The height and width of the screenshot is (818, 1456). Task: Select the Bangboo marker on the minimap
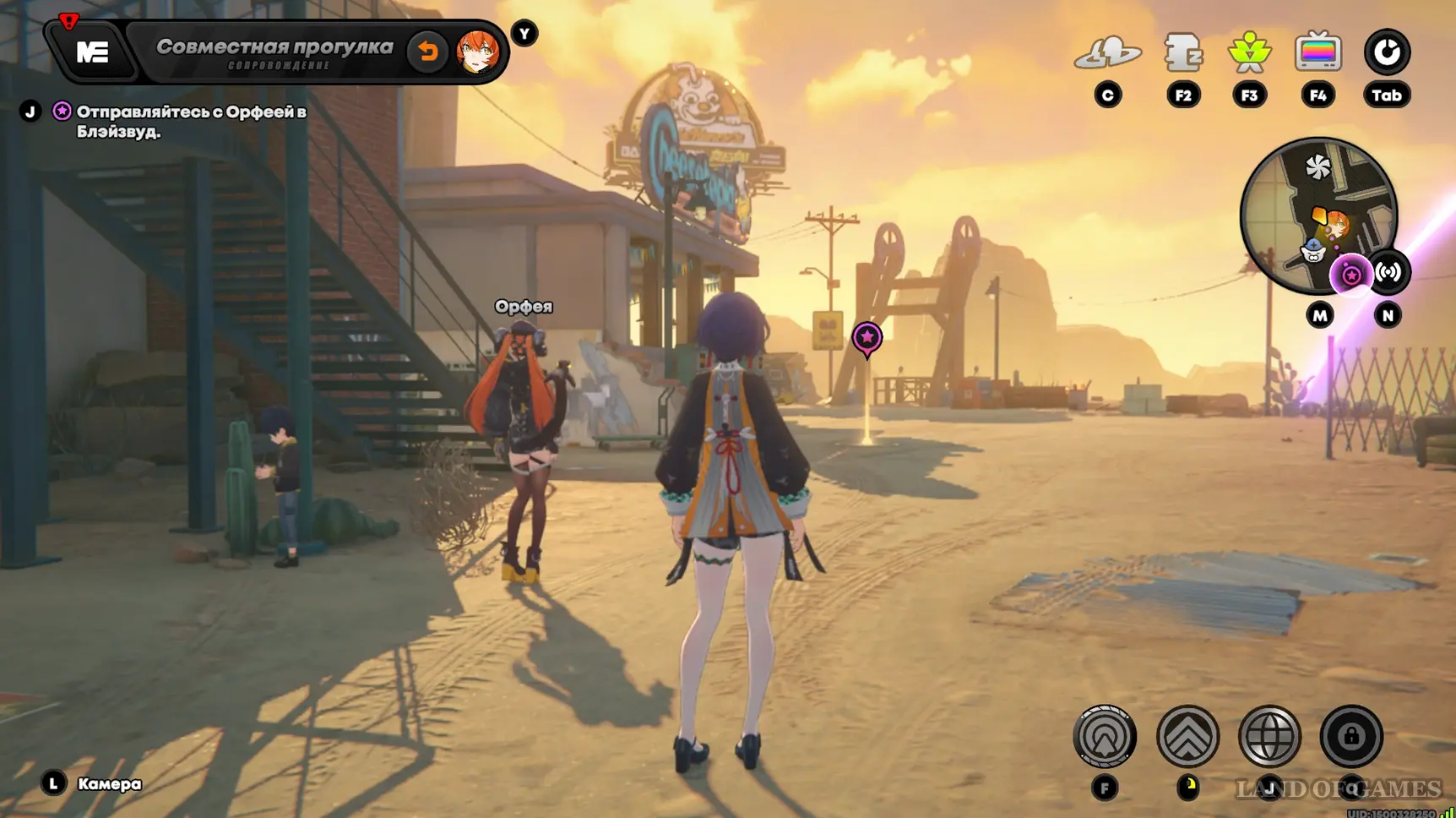[x=1312, y=250]
